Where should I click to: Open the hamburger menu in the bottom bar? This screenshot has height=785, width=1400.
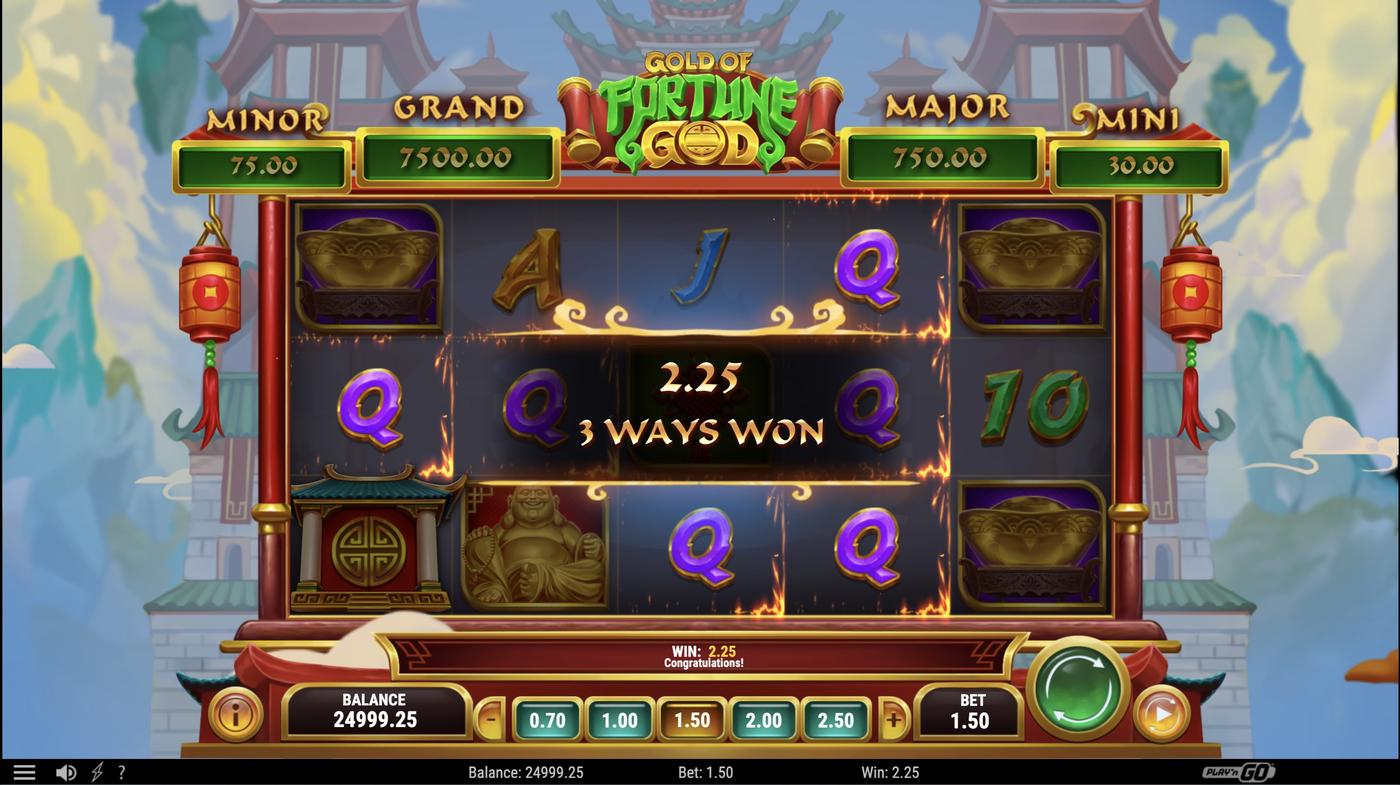pos(24,771)
